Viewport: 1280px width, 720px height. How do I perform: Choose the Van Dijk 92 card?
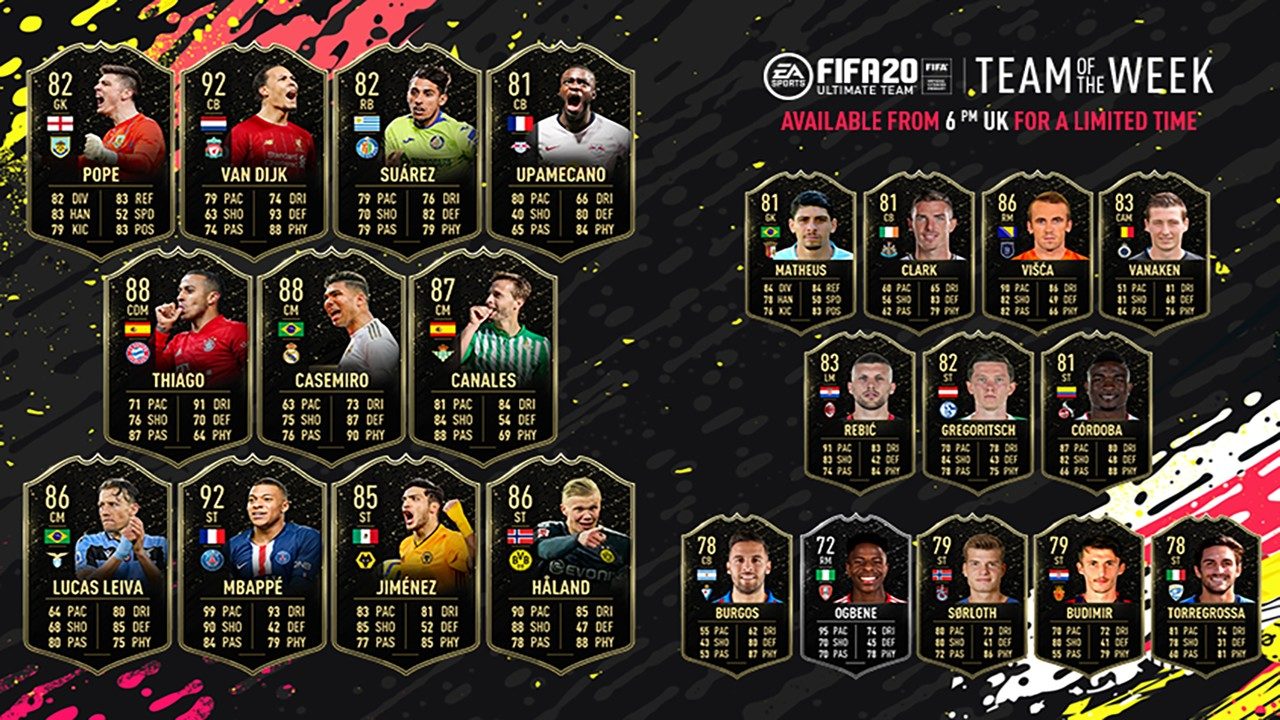(x=253, y=150)
